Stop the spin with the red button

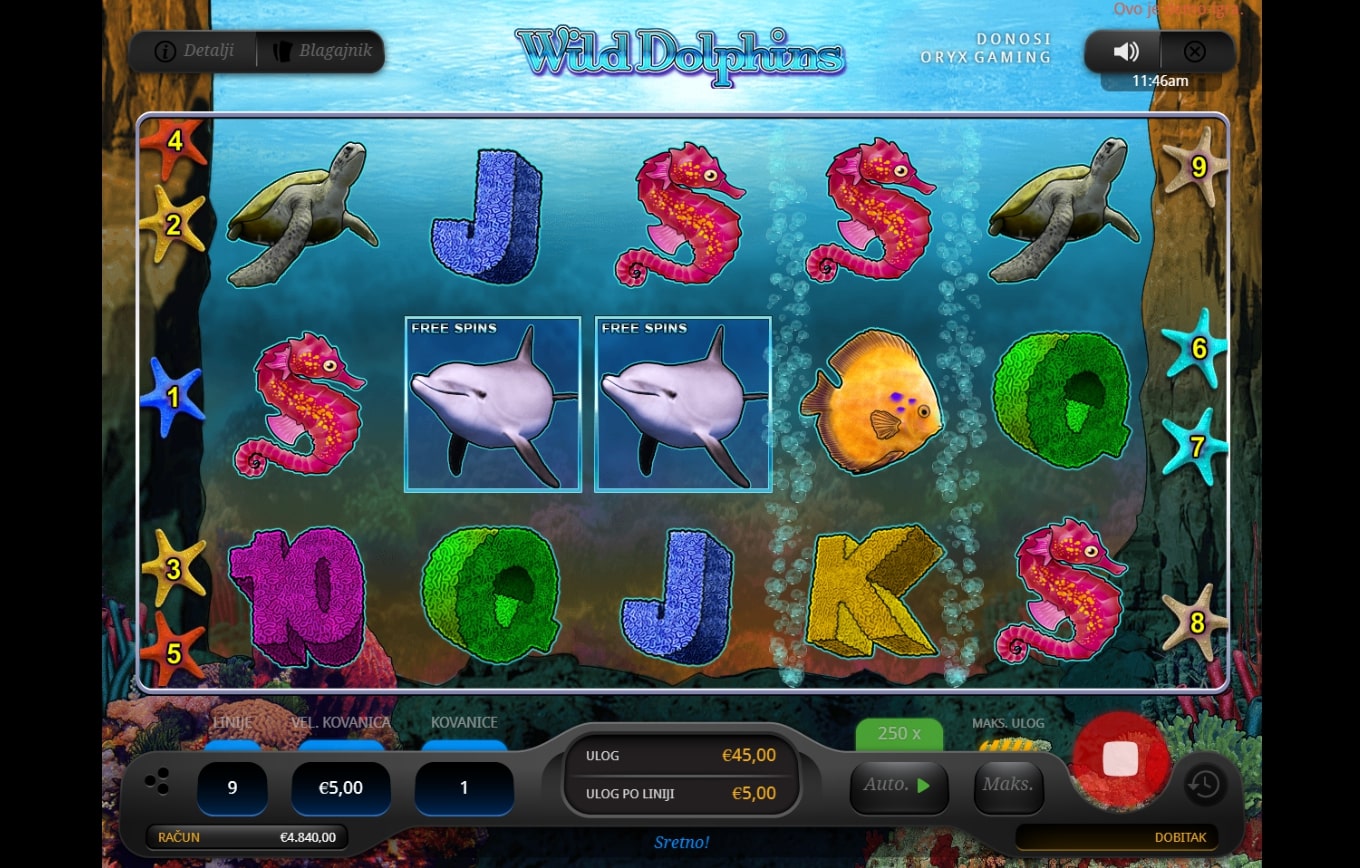point(1120,759)
